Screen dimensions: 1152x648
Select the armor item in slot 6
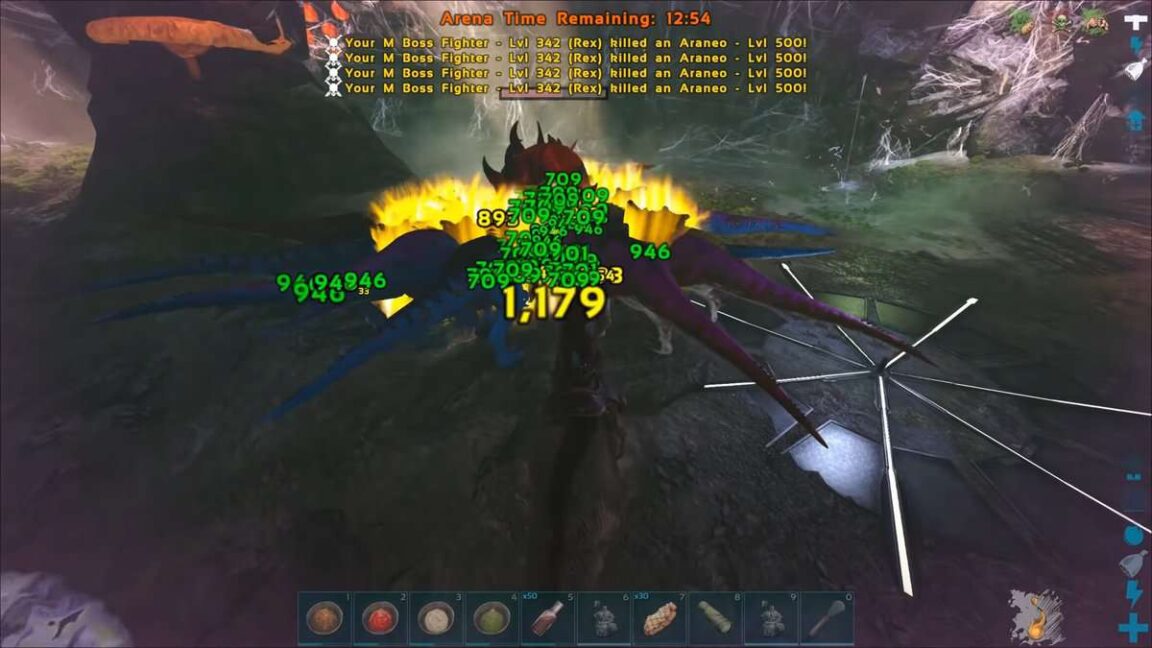[x=604, y=618]
